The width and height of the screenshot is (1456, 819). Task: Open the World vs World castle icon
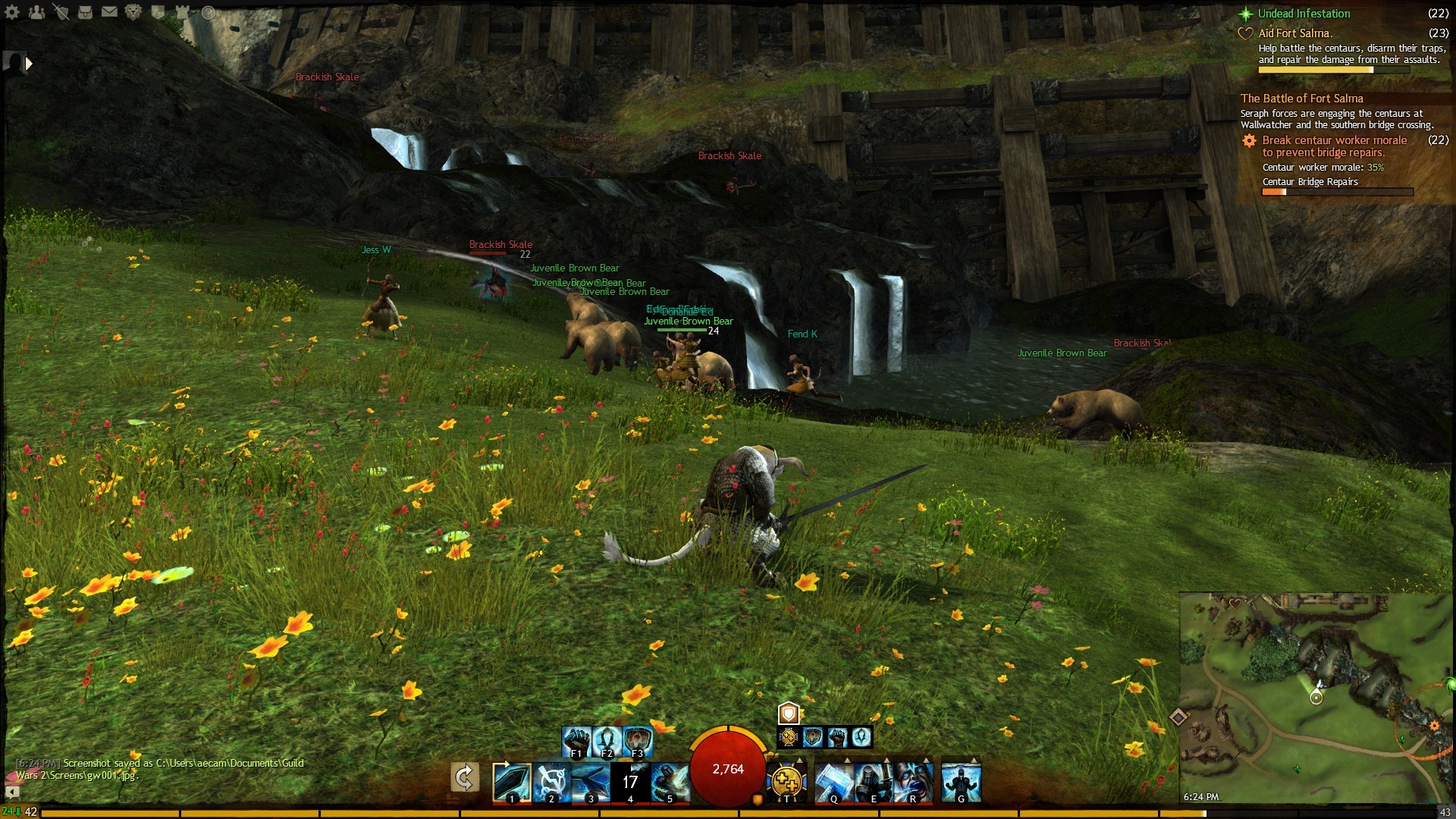pos(183,12)
